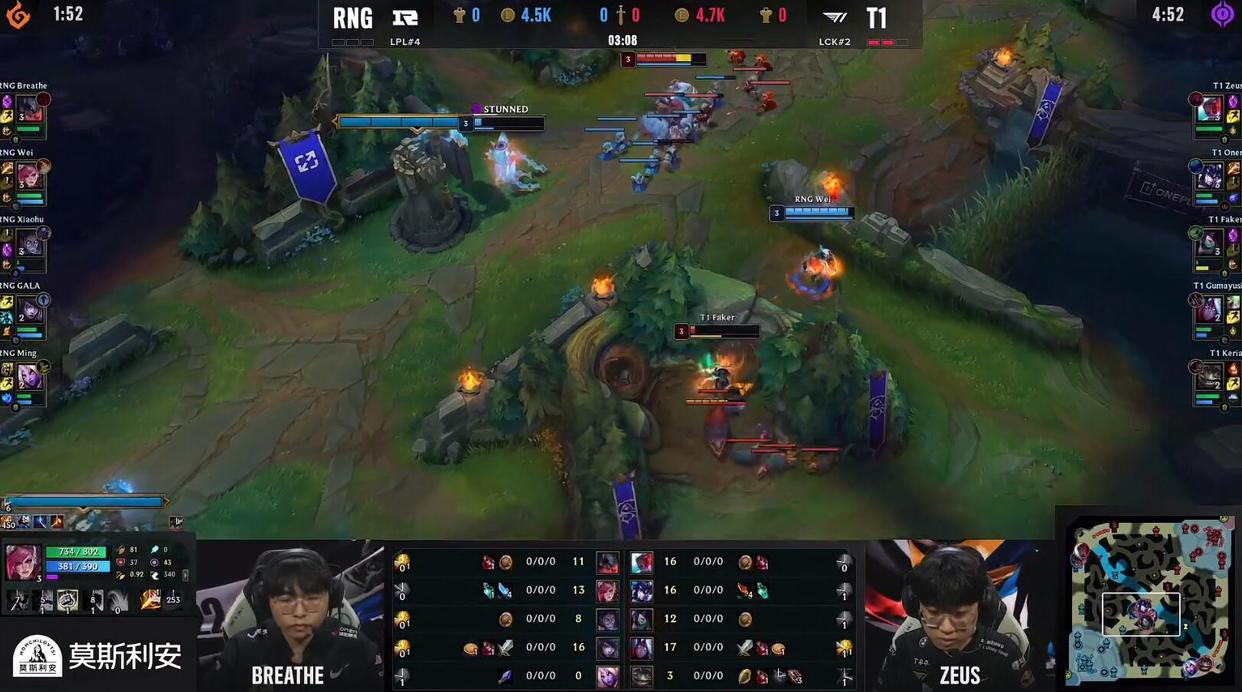Pick T1 Gumayusi's champion portrait

pos(1211,310)
